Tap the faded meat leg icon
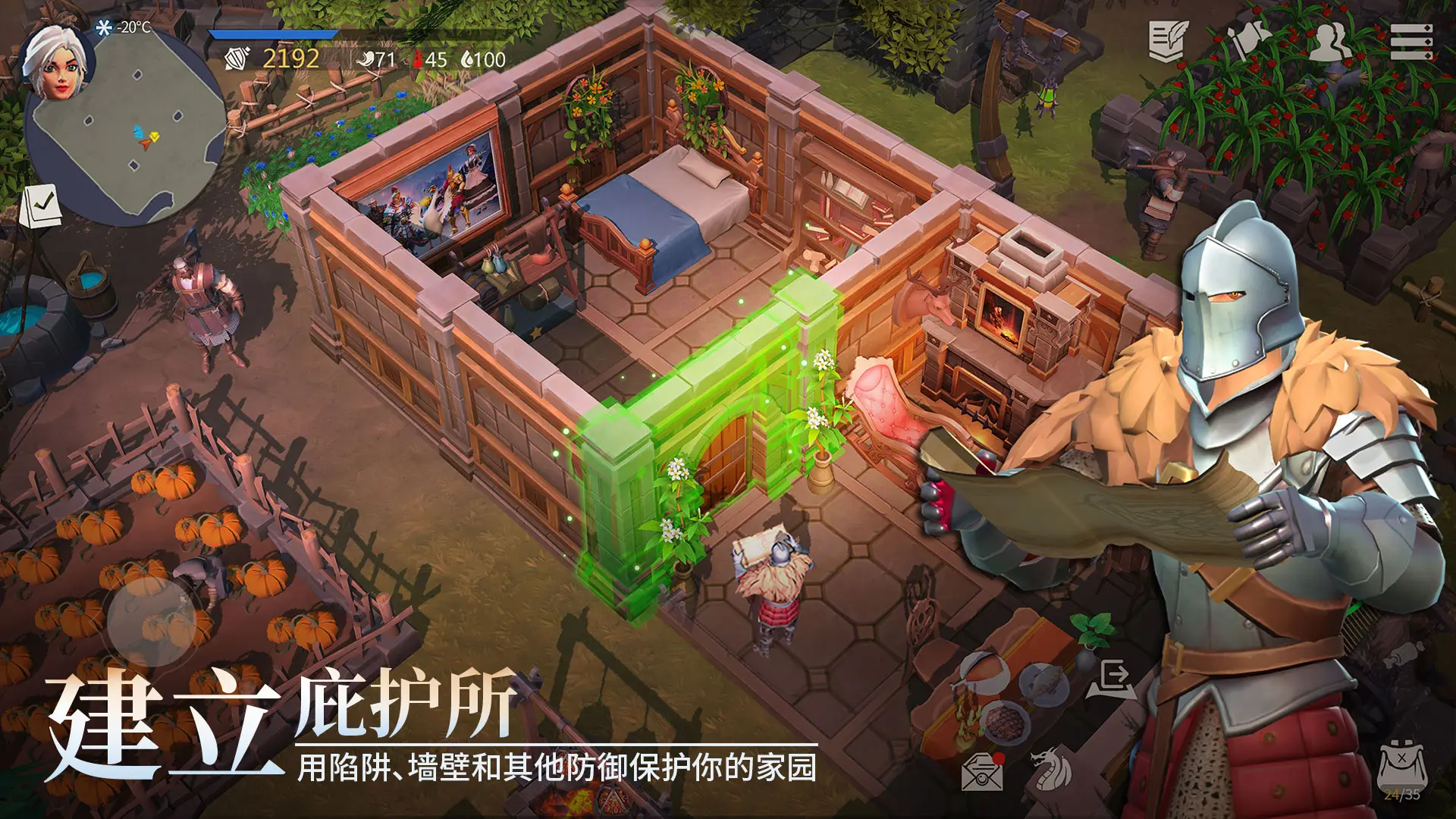 tap(1403, 654)
